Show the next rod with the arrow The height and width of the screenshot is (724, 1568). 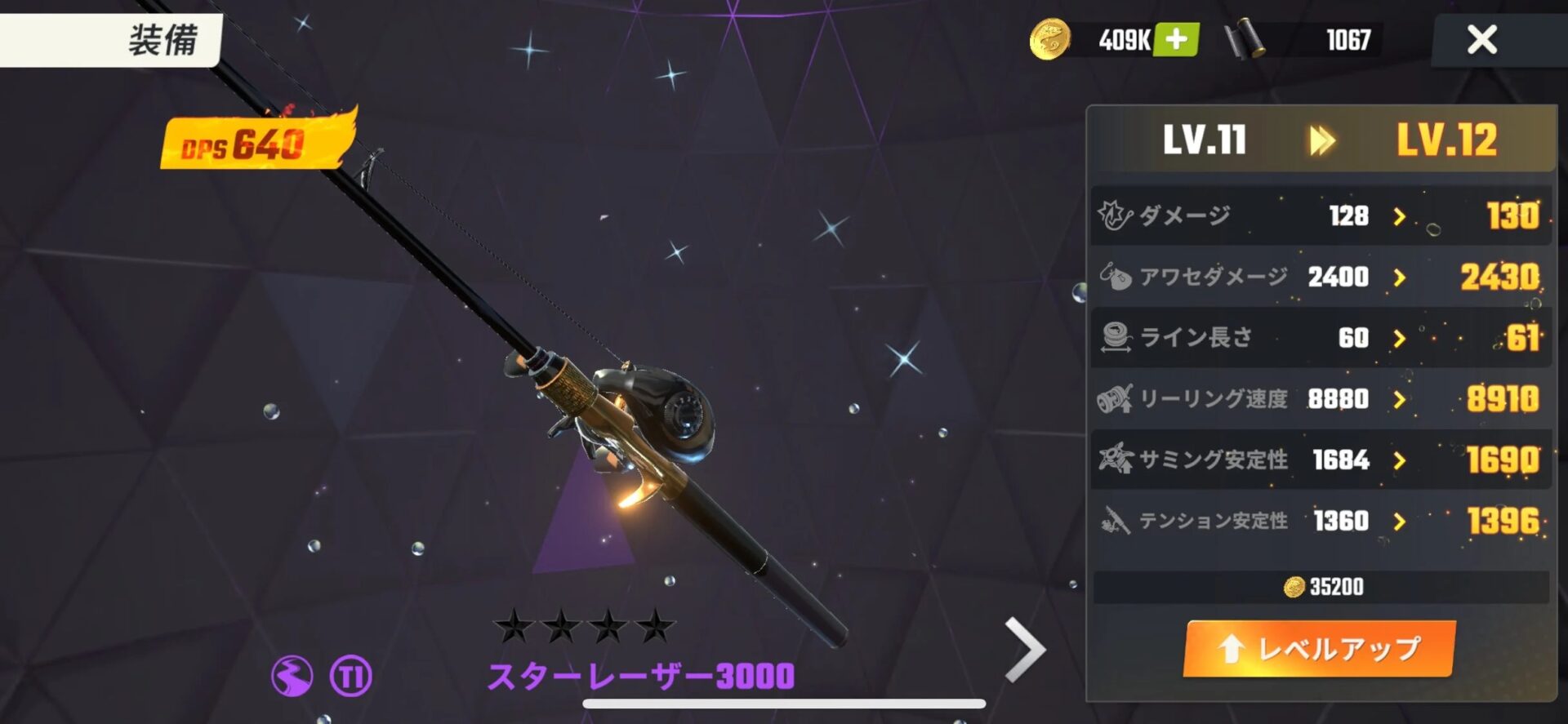coord(1025,649)
